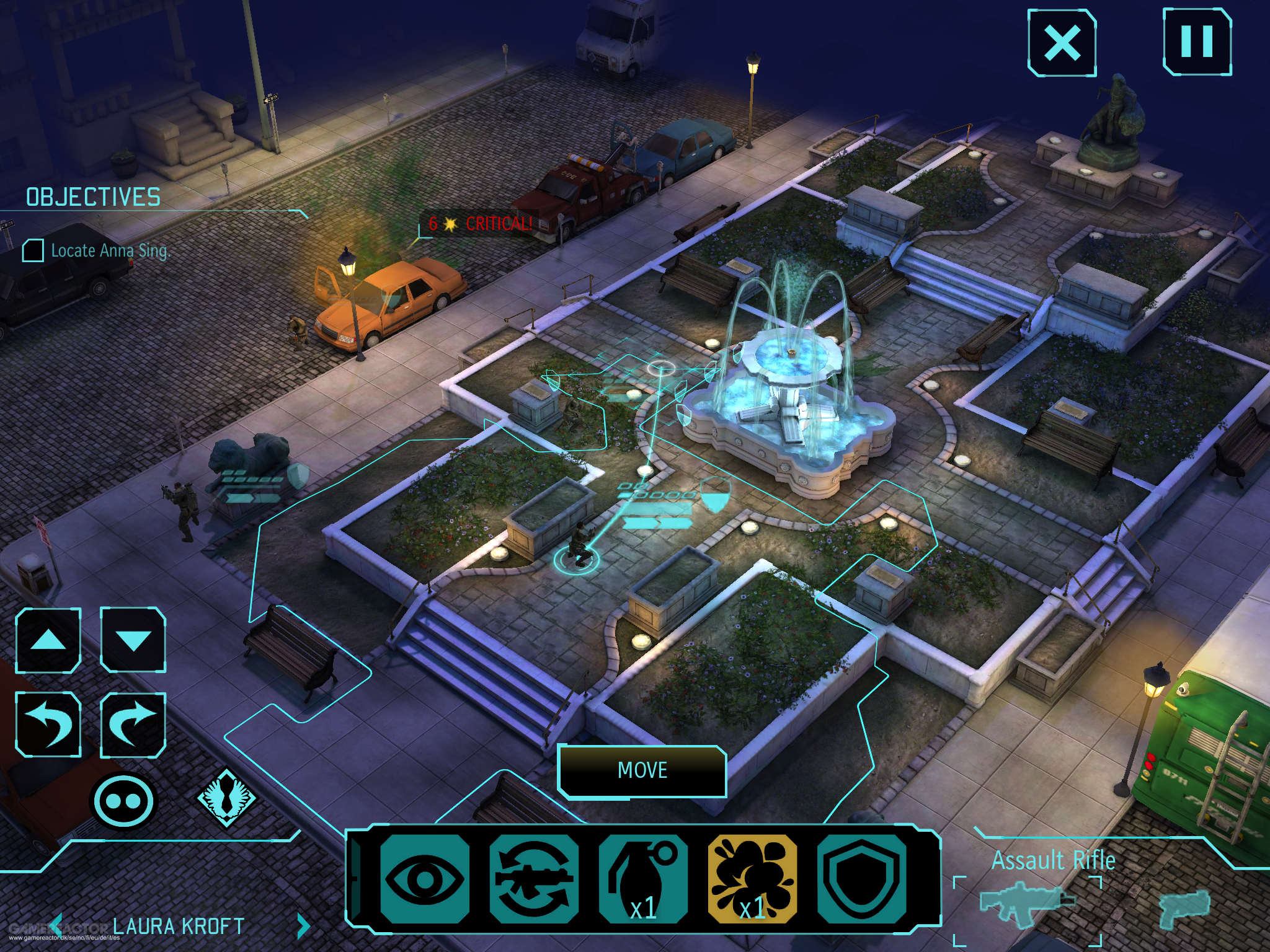Screen dimensions: 1270x952
Task: Close the move mode with the X button
Action: pos(1062,43)
